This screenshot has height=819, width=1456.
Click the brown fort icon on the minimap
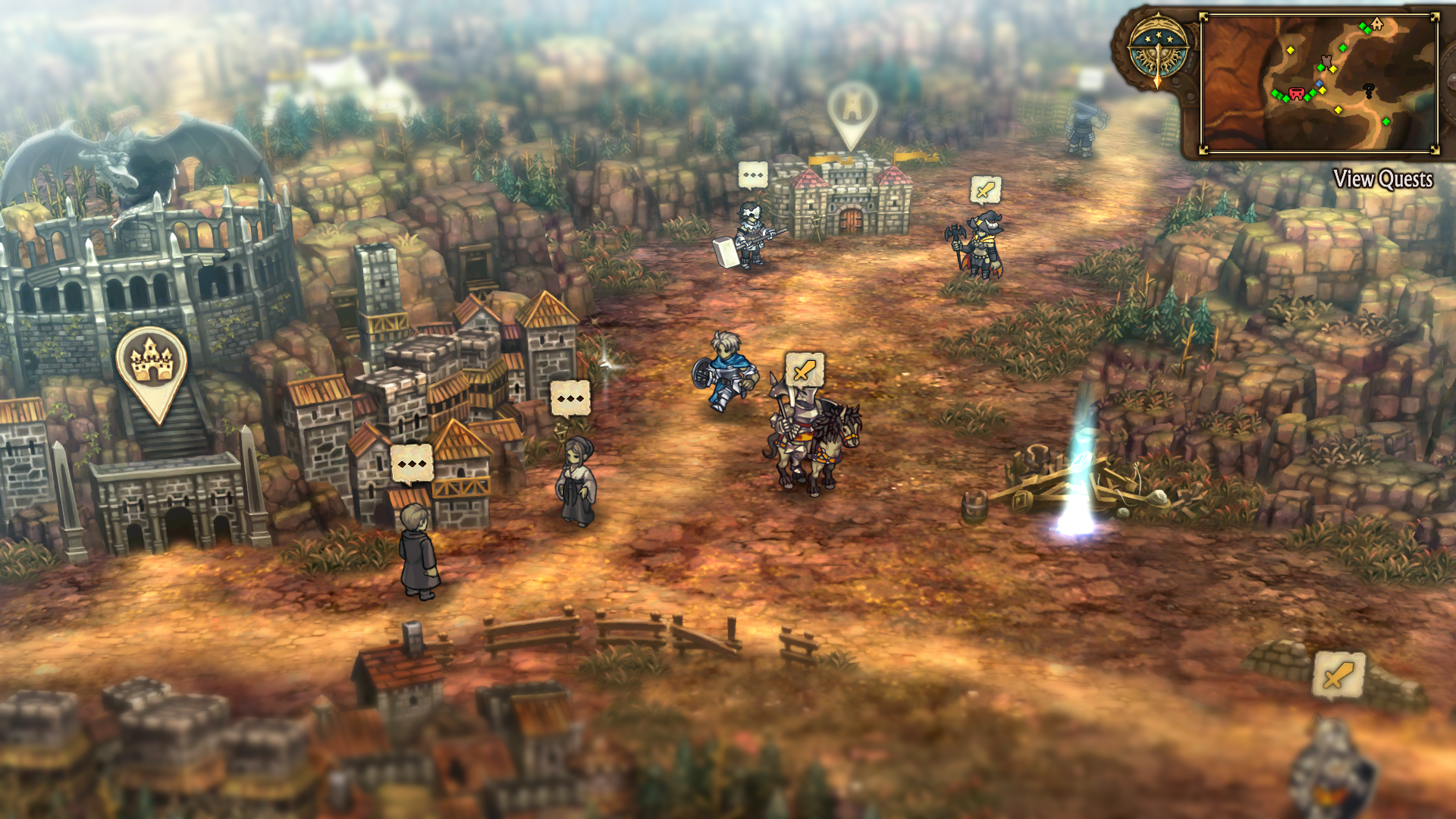[1326, 62]
